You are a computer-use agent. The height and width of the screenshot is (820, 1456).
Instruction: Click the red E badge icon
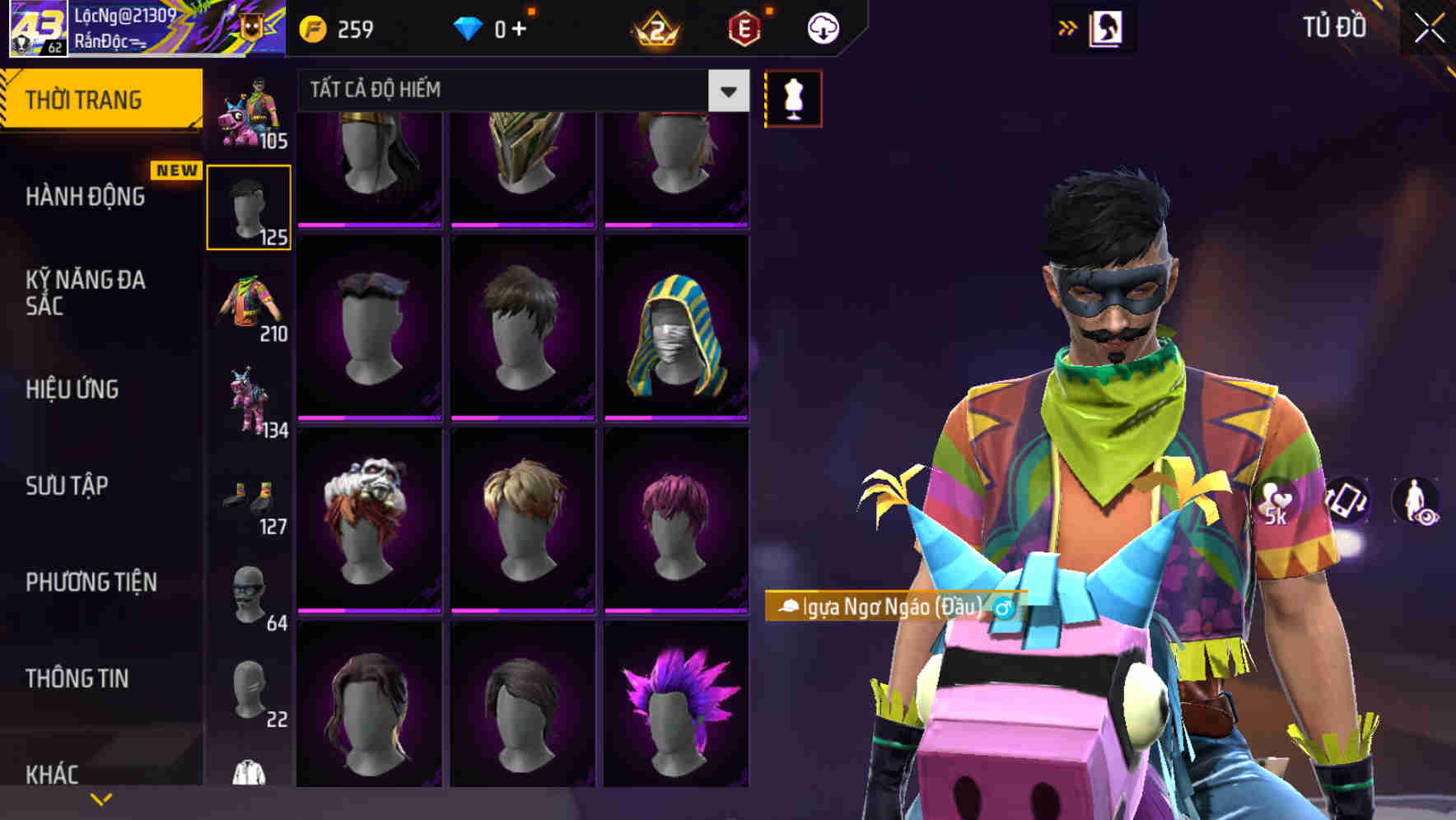click(x=745, y=27)
